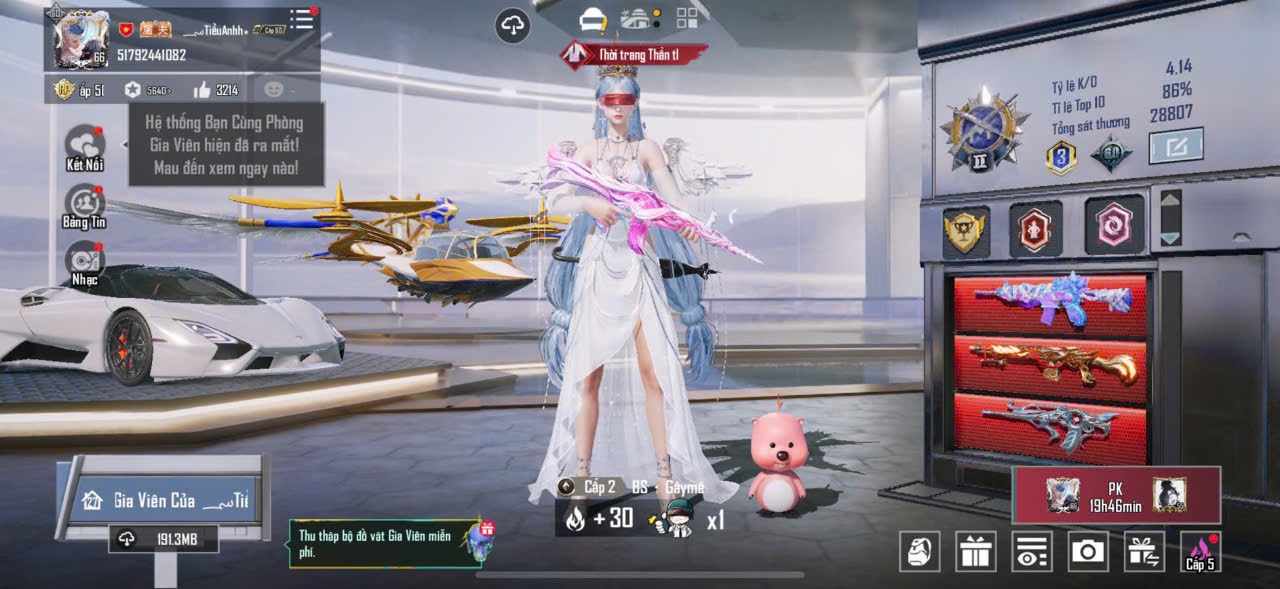
Task: Open the gift exchange icon
Action: 1143,551
